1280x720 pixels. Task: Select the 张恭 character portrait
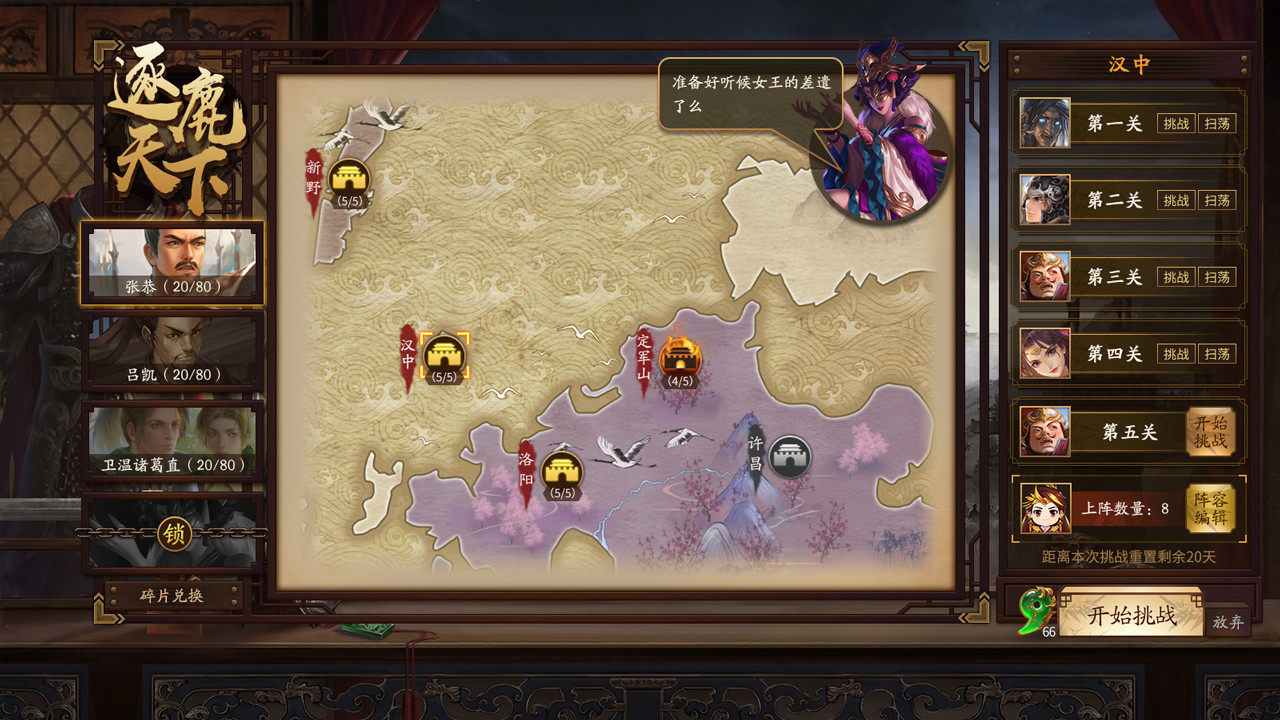173,263
